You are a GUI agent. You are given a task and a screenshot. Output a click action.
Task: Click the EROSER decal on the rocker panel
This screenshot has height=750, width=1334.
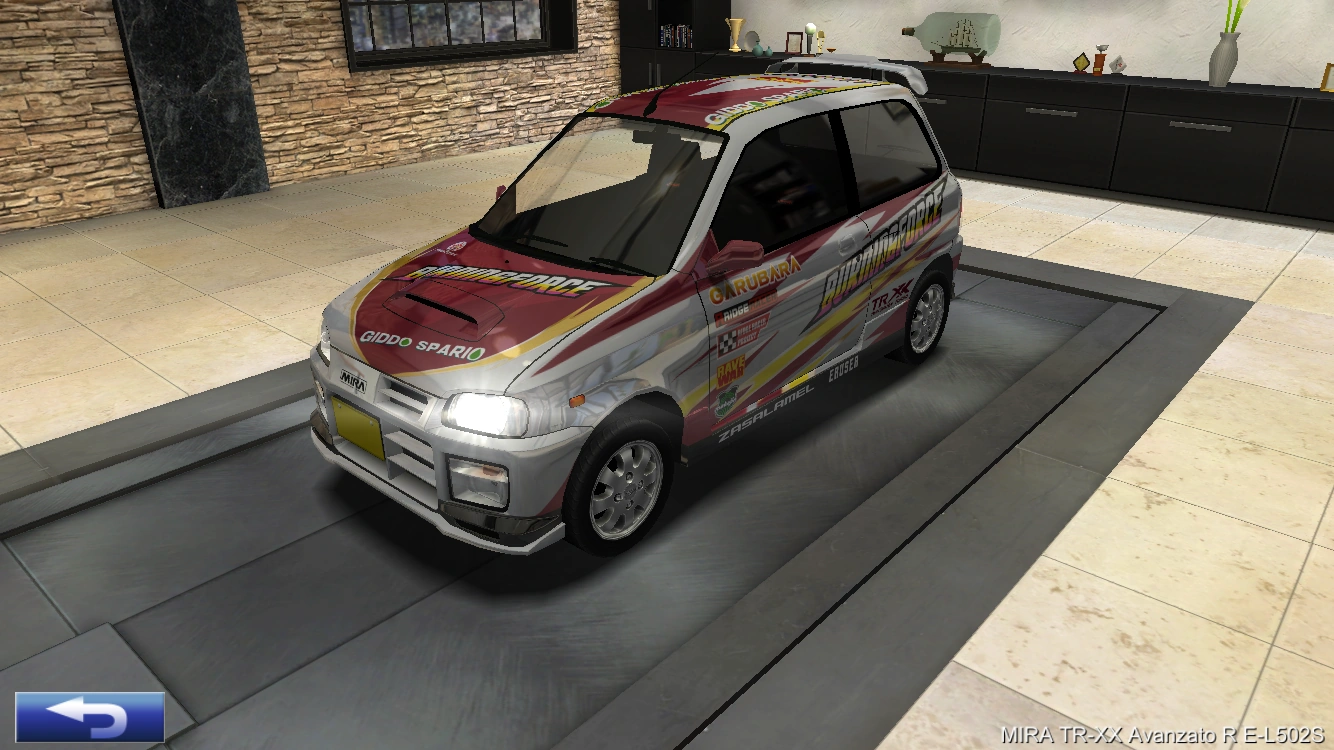pos(843,372)
